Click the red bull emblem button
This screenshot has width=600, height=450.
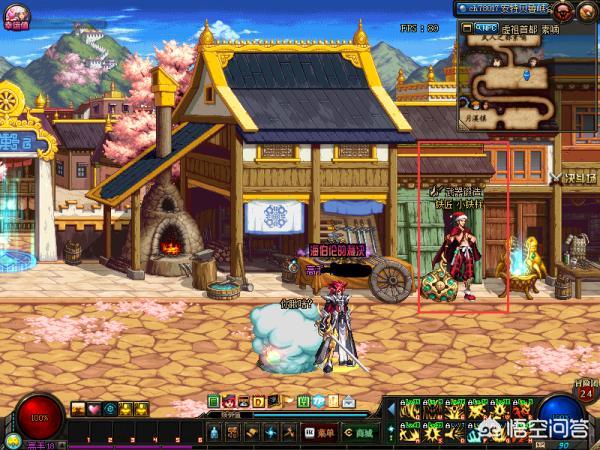565,11
